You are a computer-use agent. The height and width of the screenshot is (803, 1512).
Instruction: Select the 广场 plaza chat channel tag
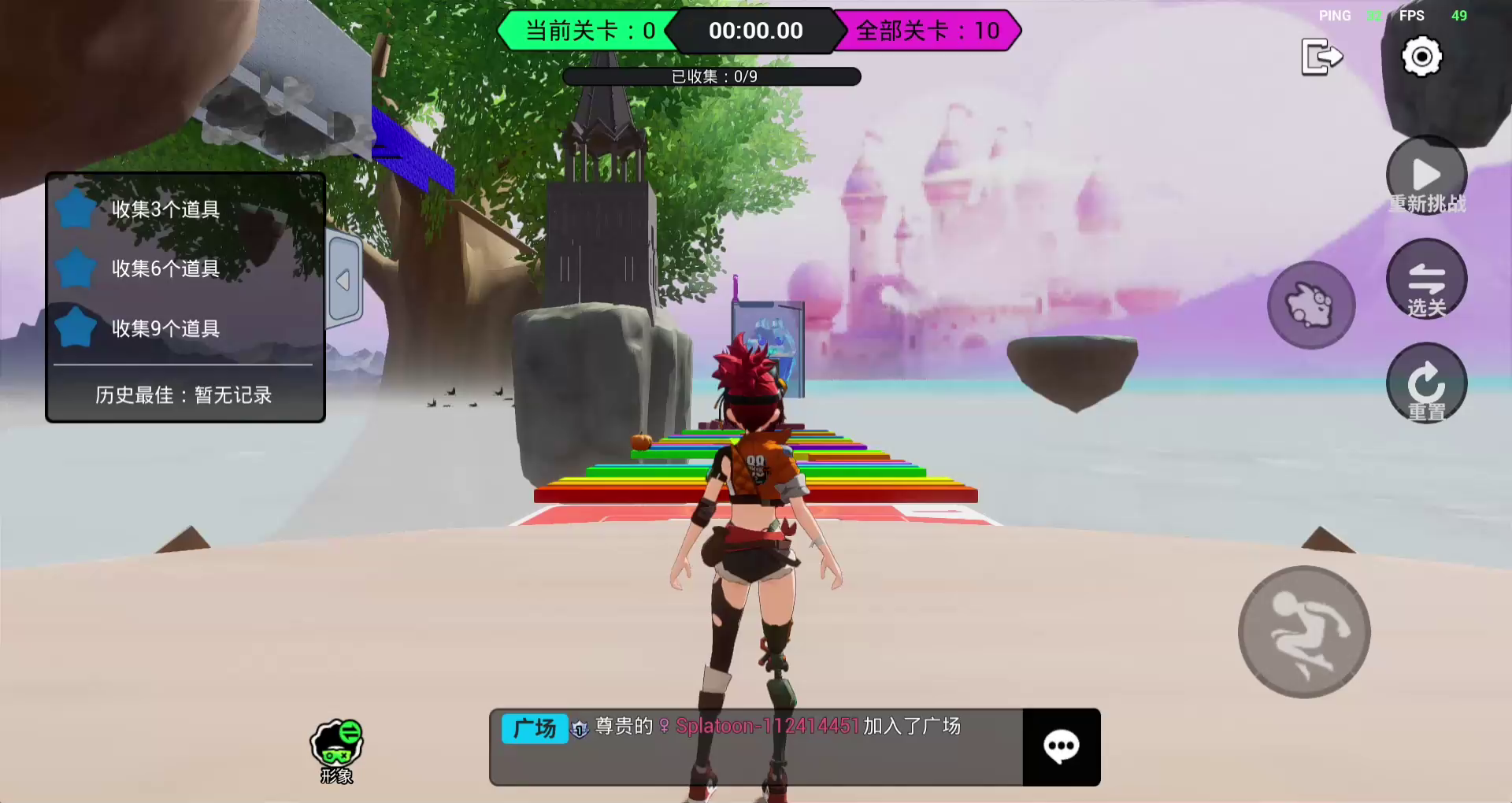(x=534, y=728)
